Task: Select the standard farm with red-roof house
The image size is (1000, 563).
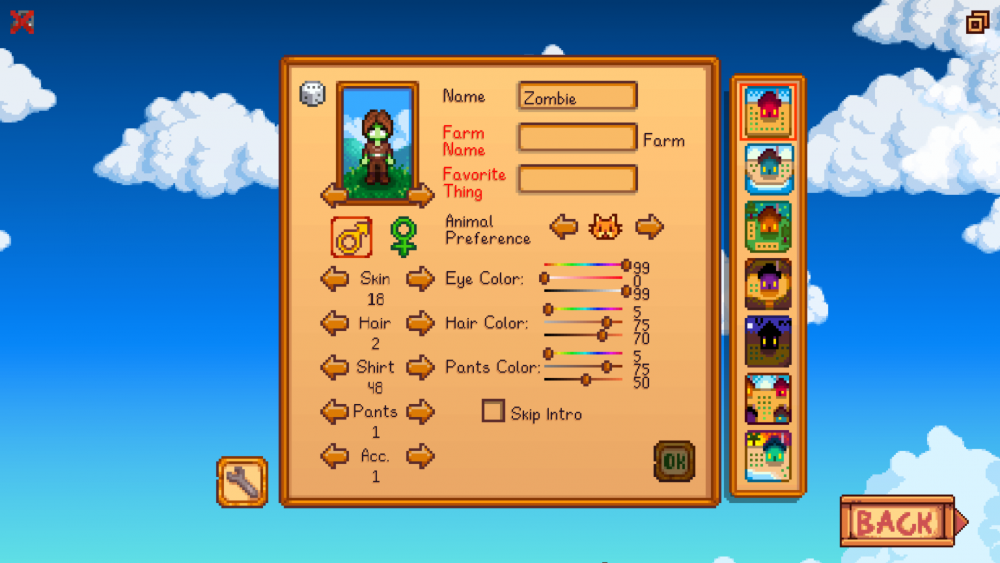Action: 768,111
